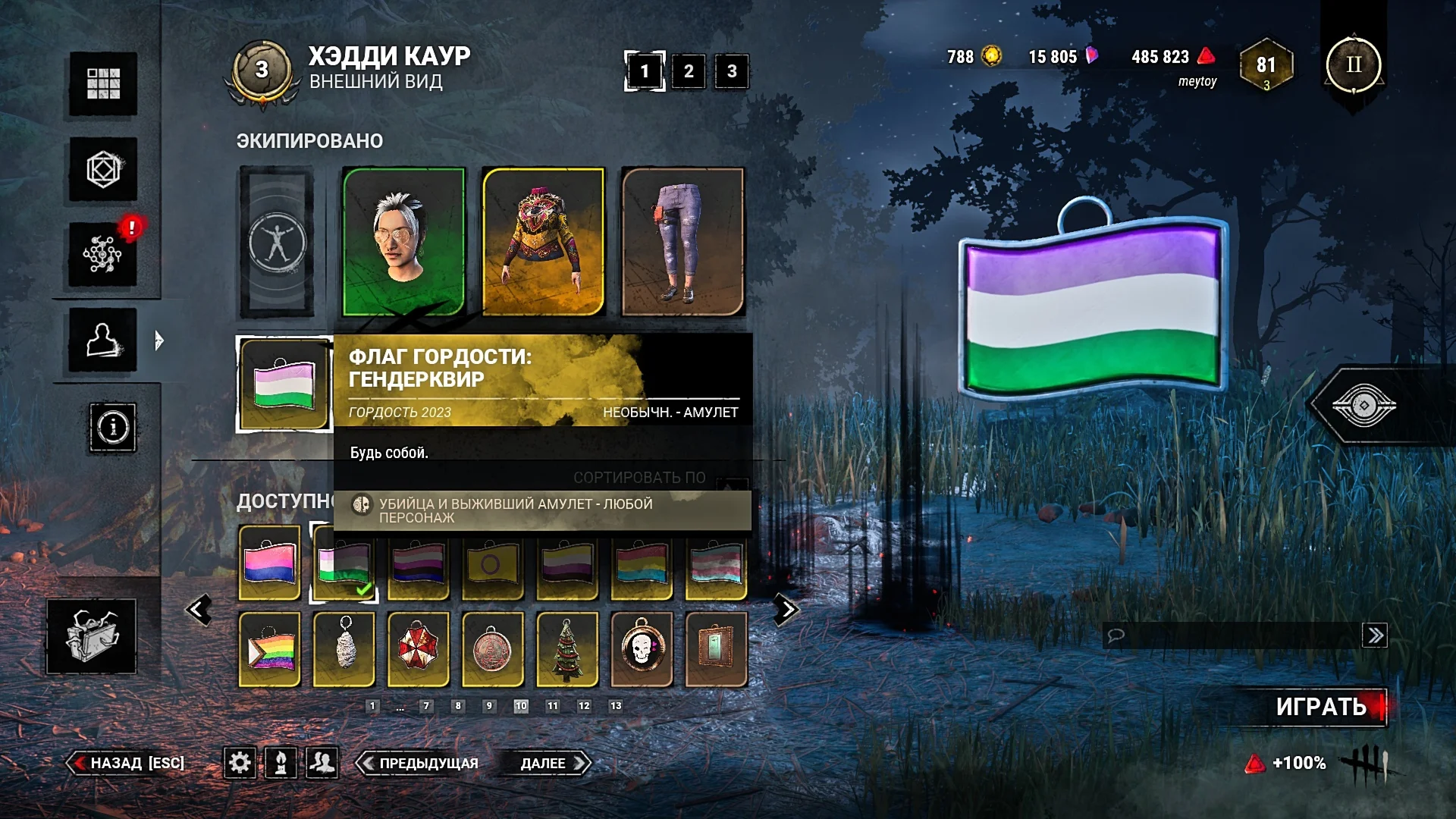Select the character appearance icon in sidebar

coord(102,341)
